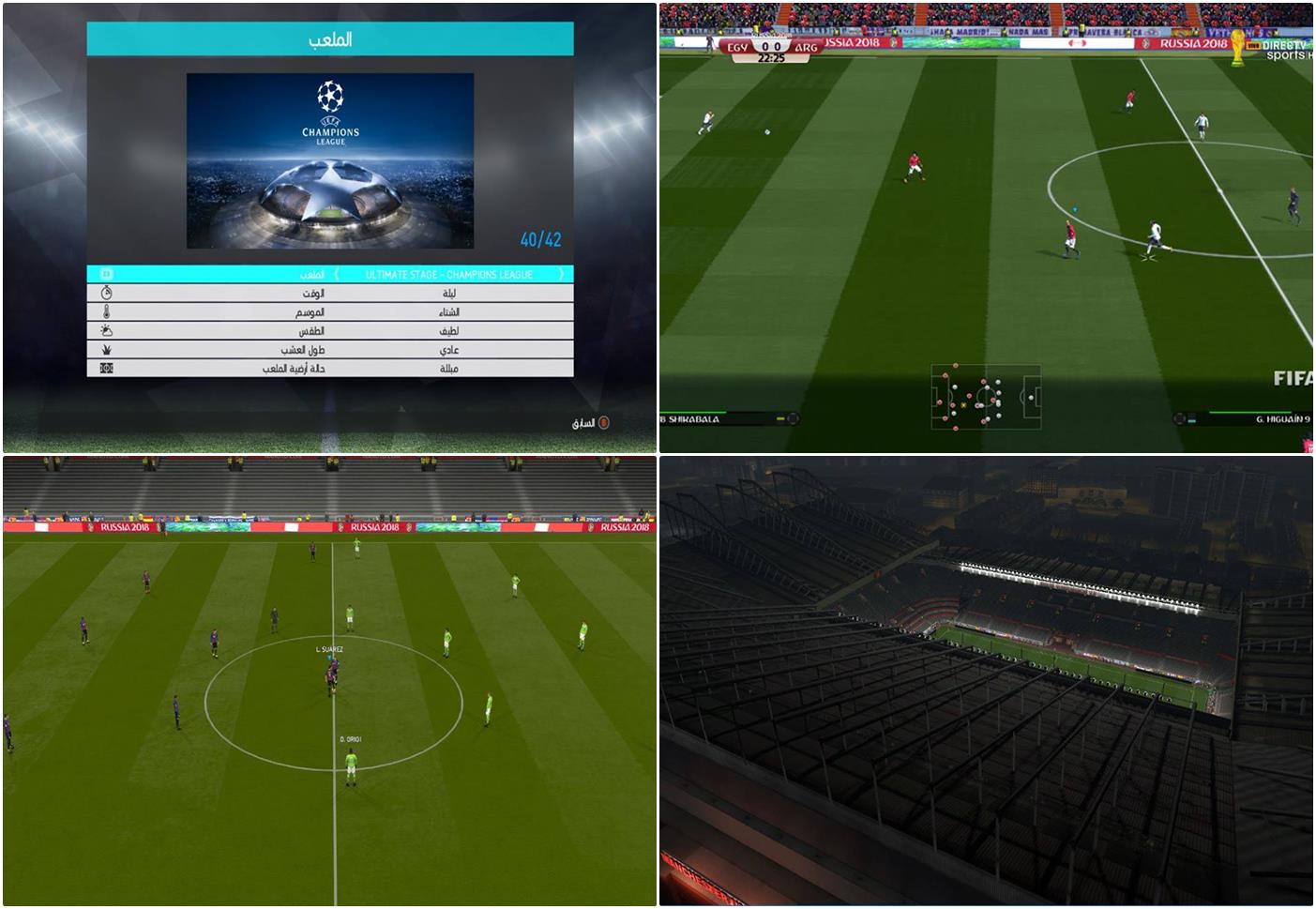Select the stopwatch icon on the time row
The image size is (1316, 909).
(105, 295)
